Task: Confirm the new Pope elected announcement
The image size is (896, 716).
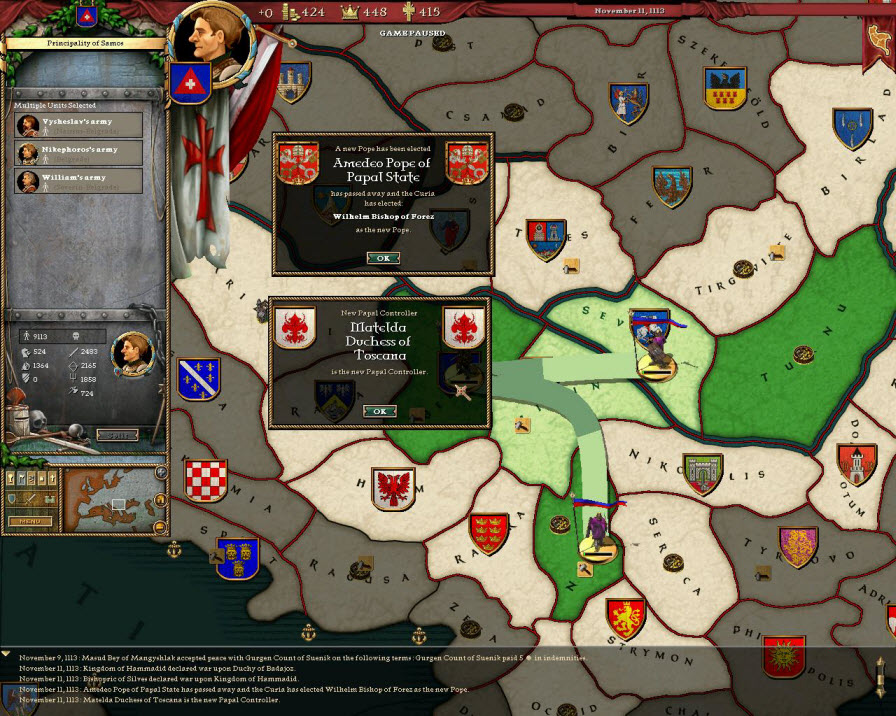Action: (382, 258)
